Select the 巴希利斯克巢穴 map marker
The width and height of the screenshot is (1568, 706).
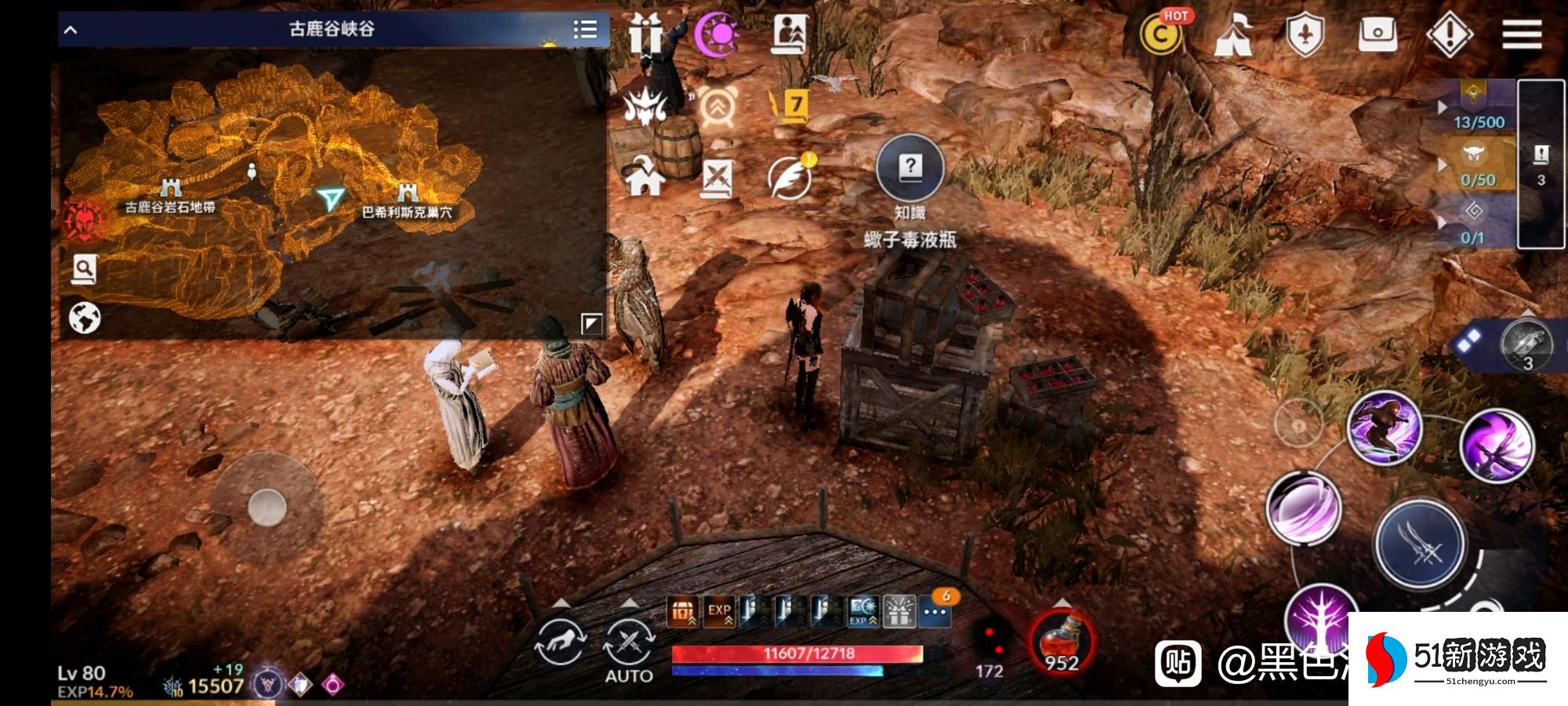pyautogui.click(x=408, y=193)
